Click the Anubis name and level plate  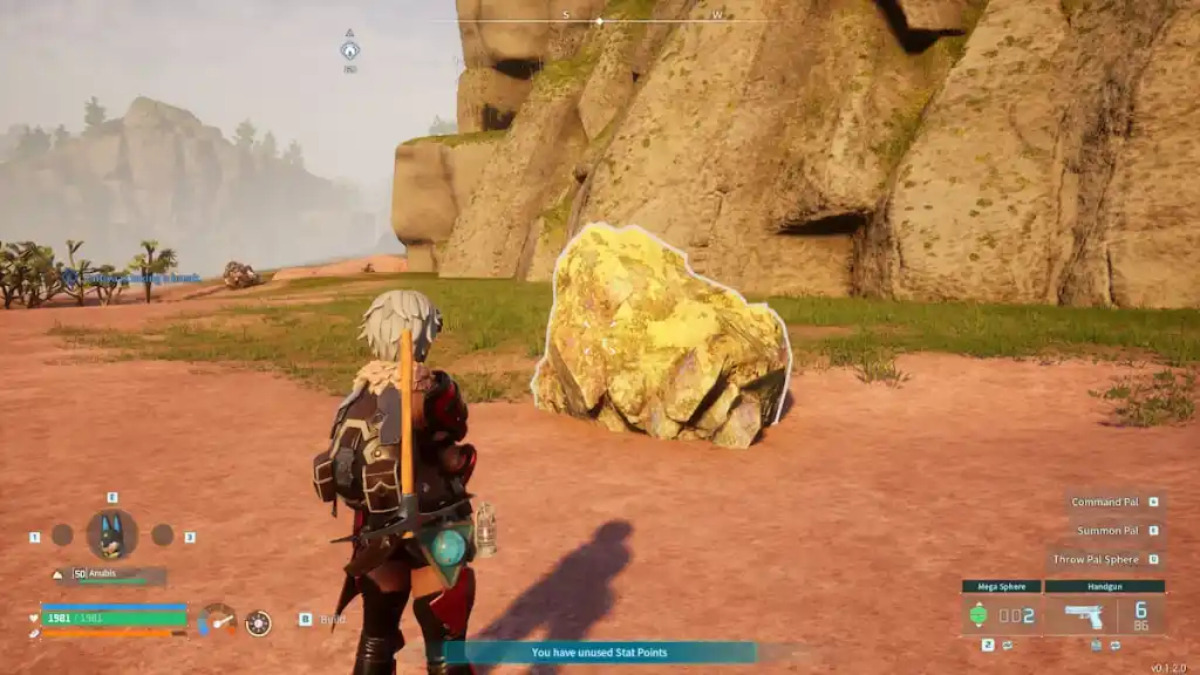117,575
